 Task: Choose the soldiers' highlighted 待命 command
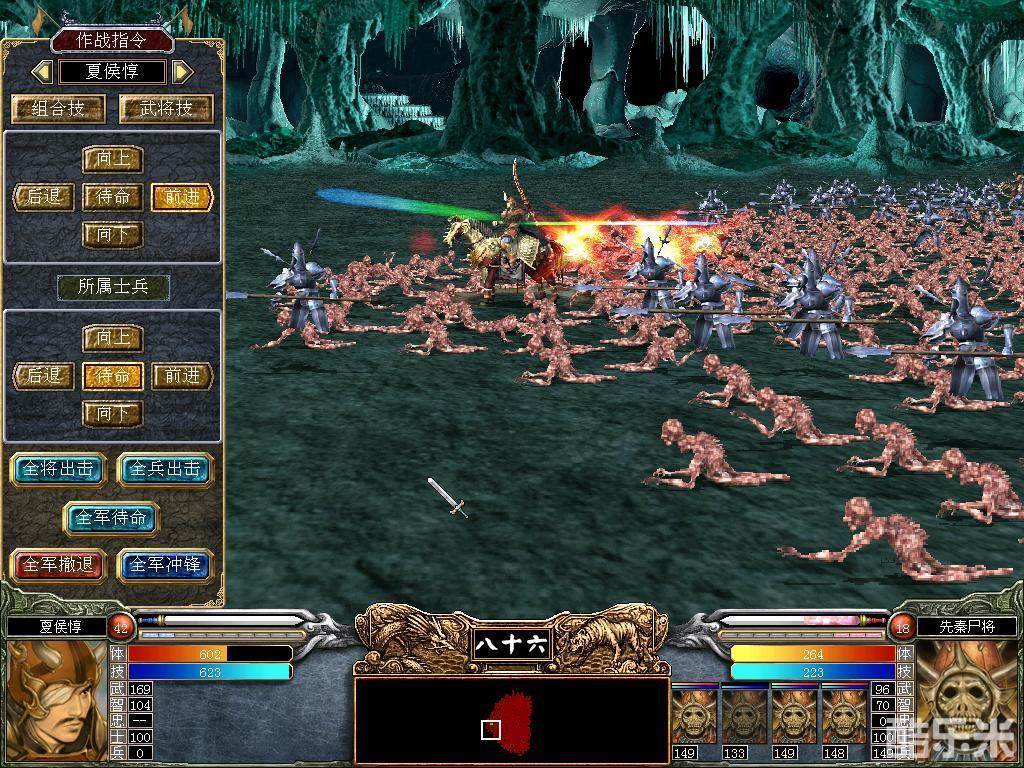tap(112, 376)
